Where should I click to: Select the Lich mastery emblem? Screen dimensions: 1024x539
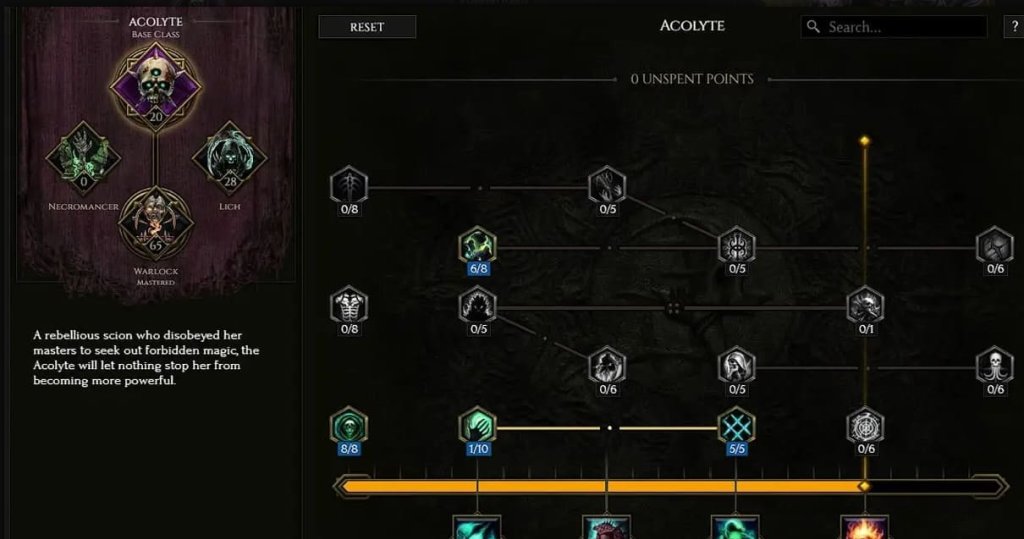point(229,158)
